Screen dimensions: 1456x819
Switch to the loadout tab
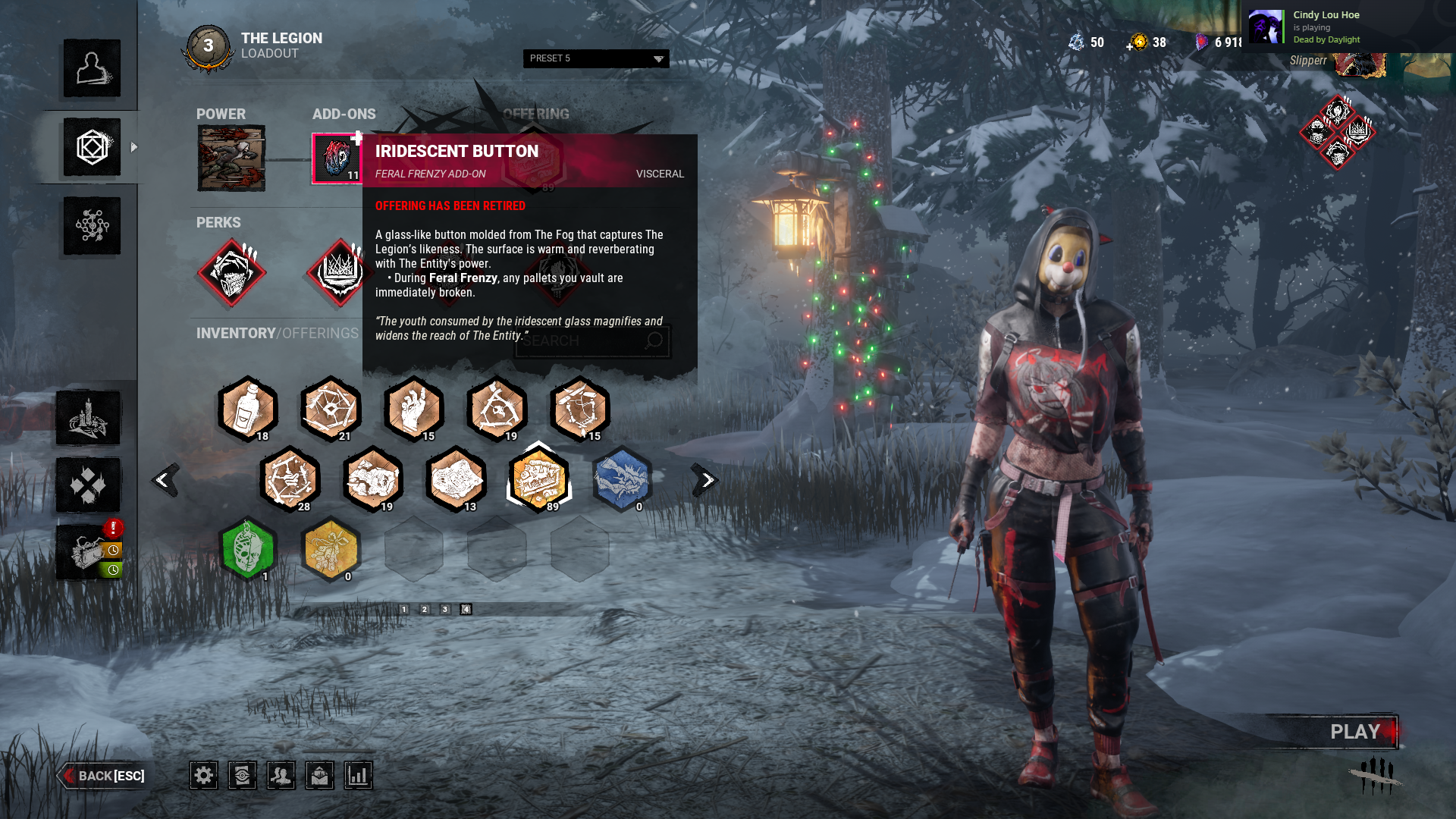point(92,147)
